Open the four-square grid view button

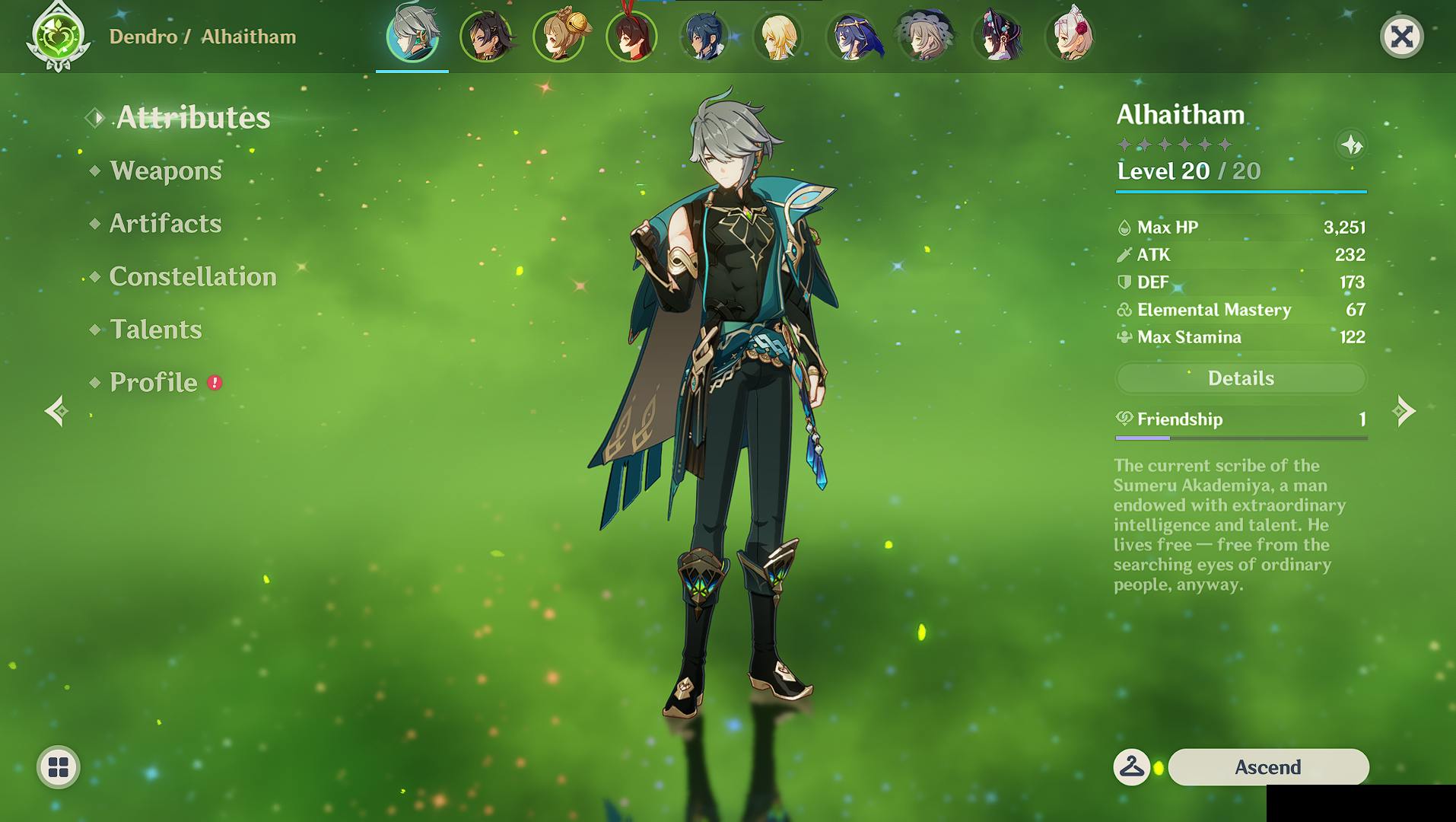tap(59, 767)
